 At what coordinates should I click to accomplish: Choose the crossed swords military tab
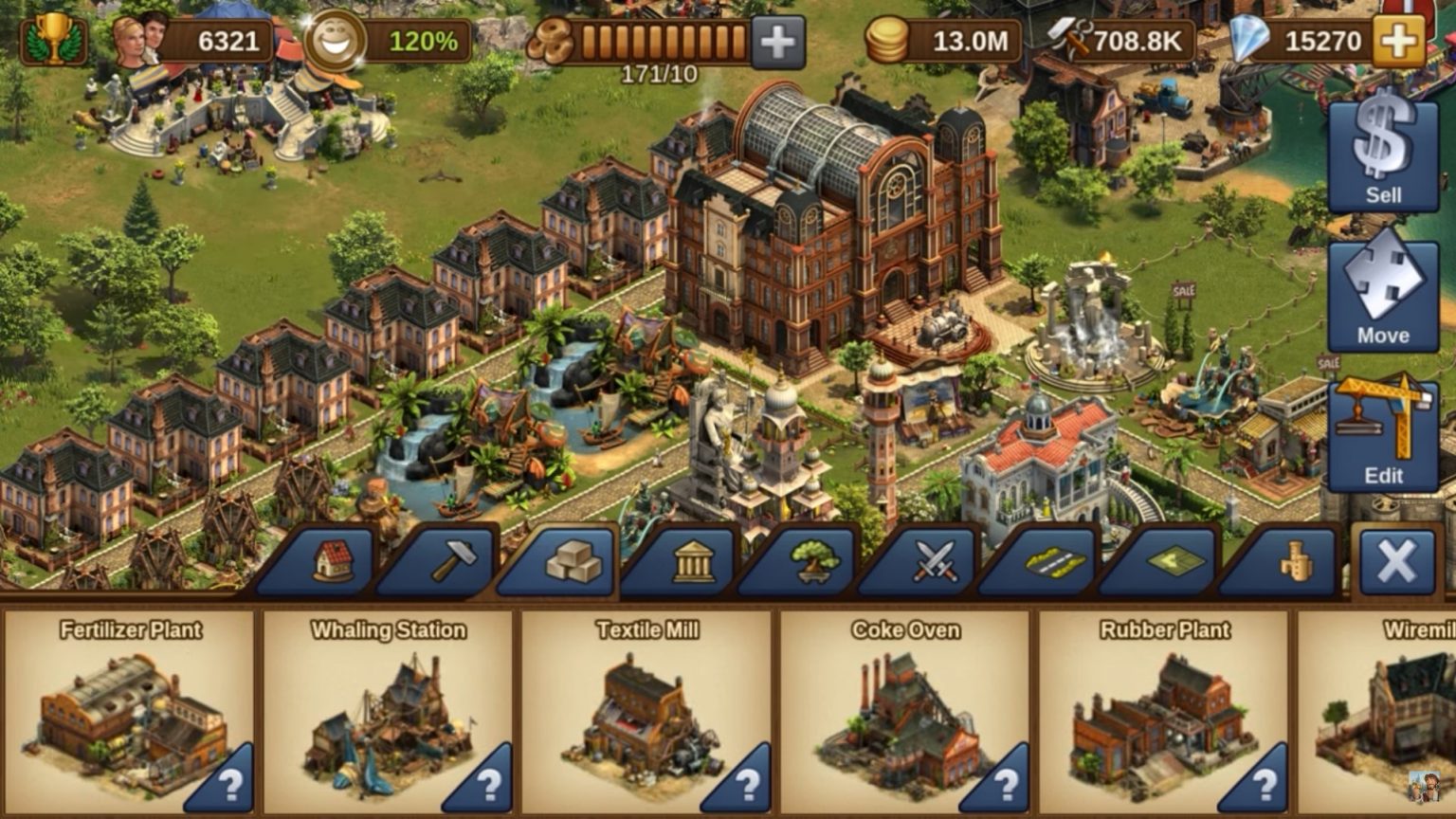935,562
